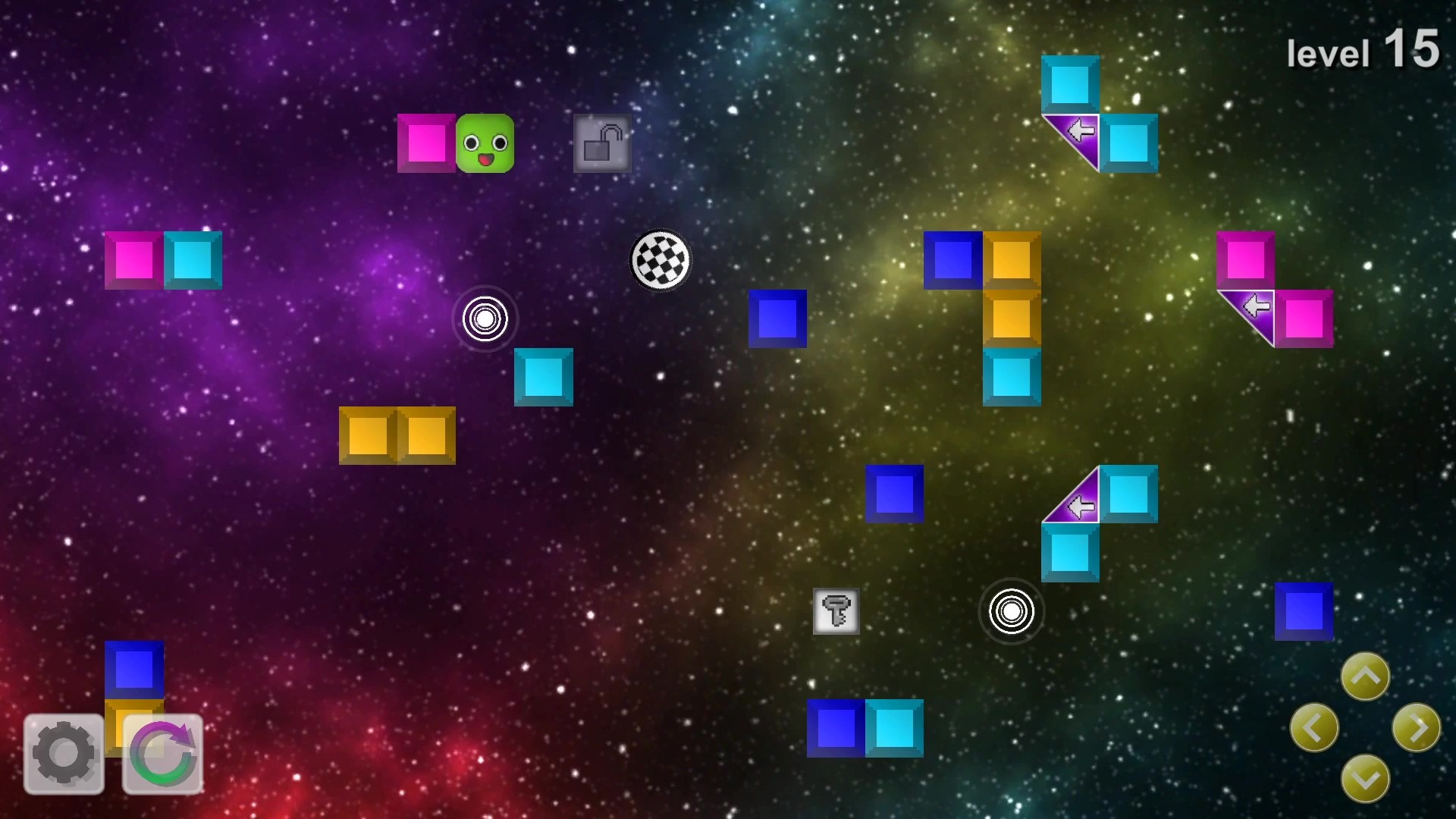Click the spiral portal near bottom right
This screenshot has height=819, width=1456.
click(x=1012, y=612)
